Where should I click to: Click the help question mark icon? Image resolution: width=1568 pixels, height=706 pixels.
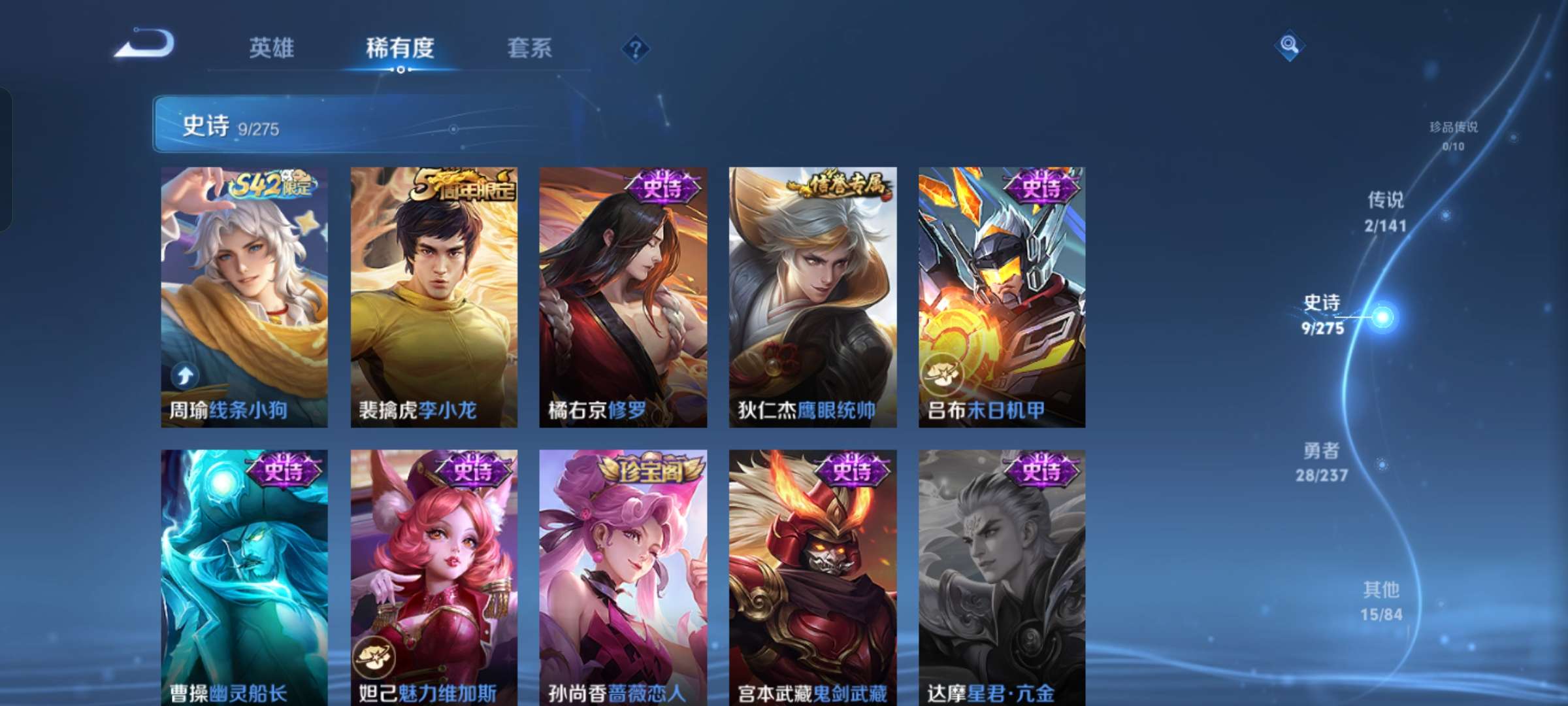click(636, 49)
